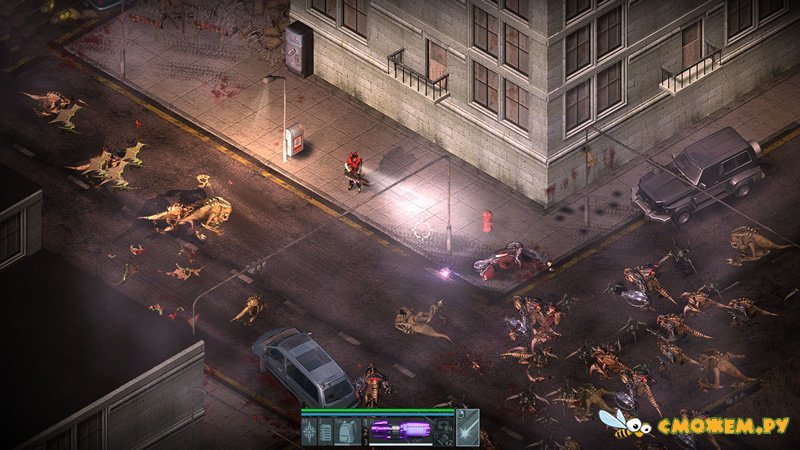The width and height of the screenshot is (800, 450).
Task: Activate the glowing slash ability card
Action: click(468, 431)
